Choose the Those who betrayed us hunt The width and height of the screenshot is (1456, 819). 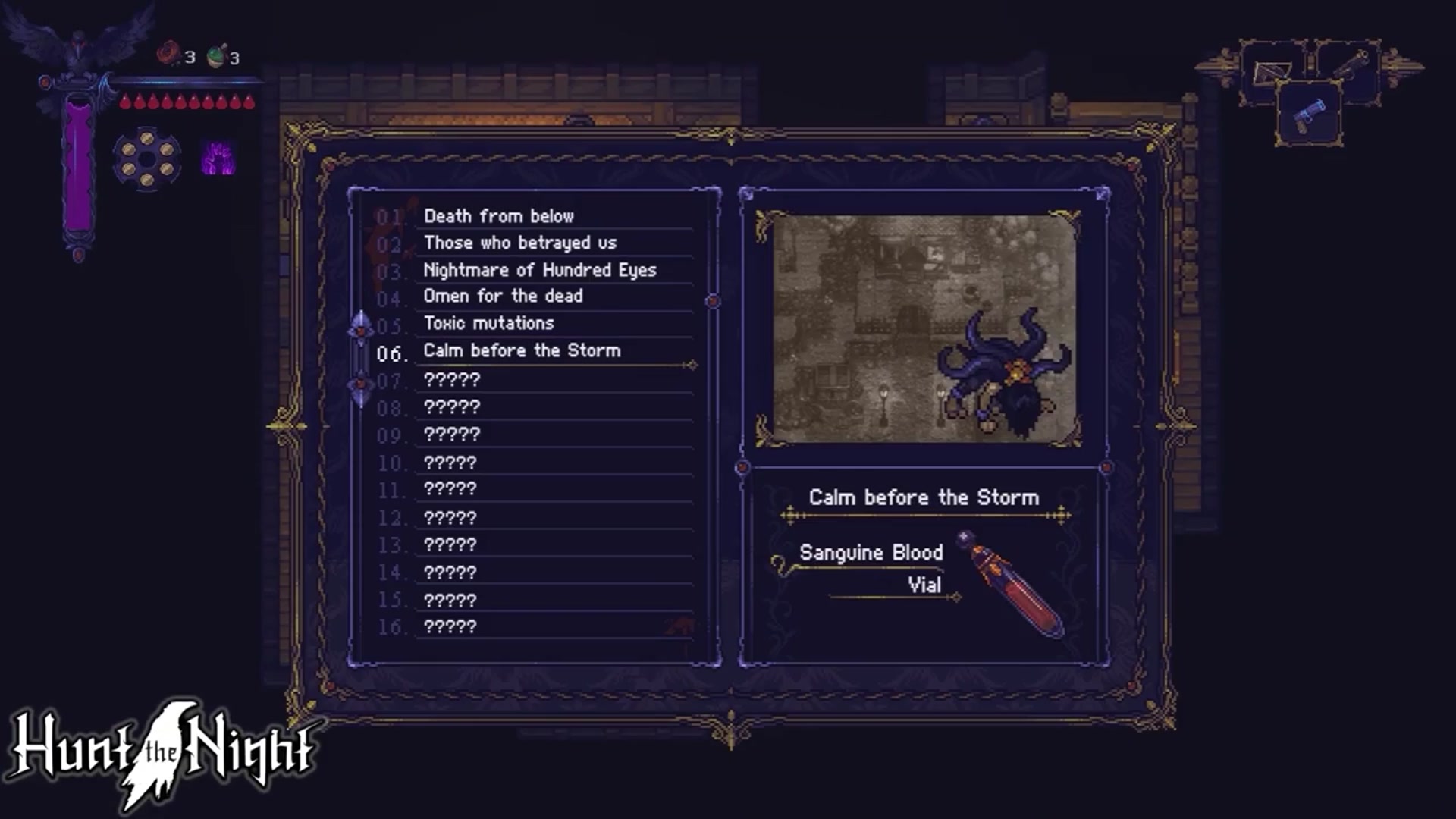520,243
